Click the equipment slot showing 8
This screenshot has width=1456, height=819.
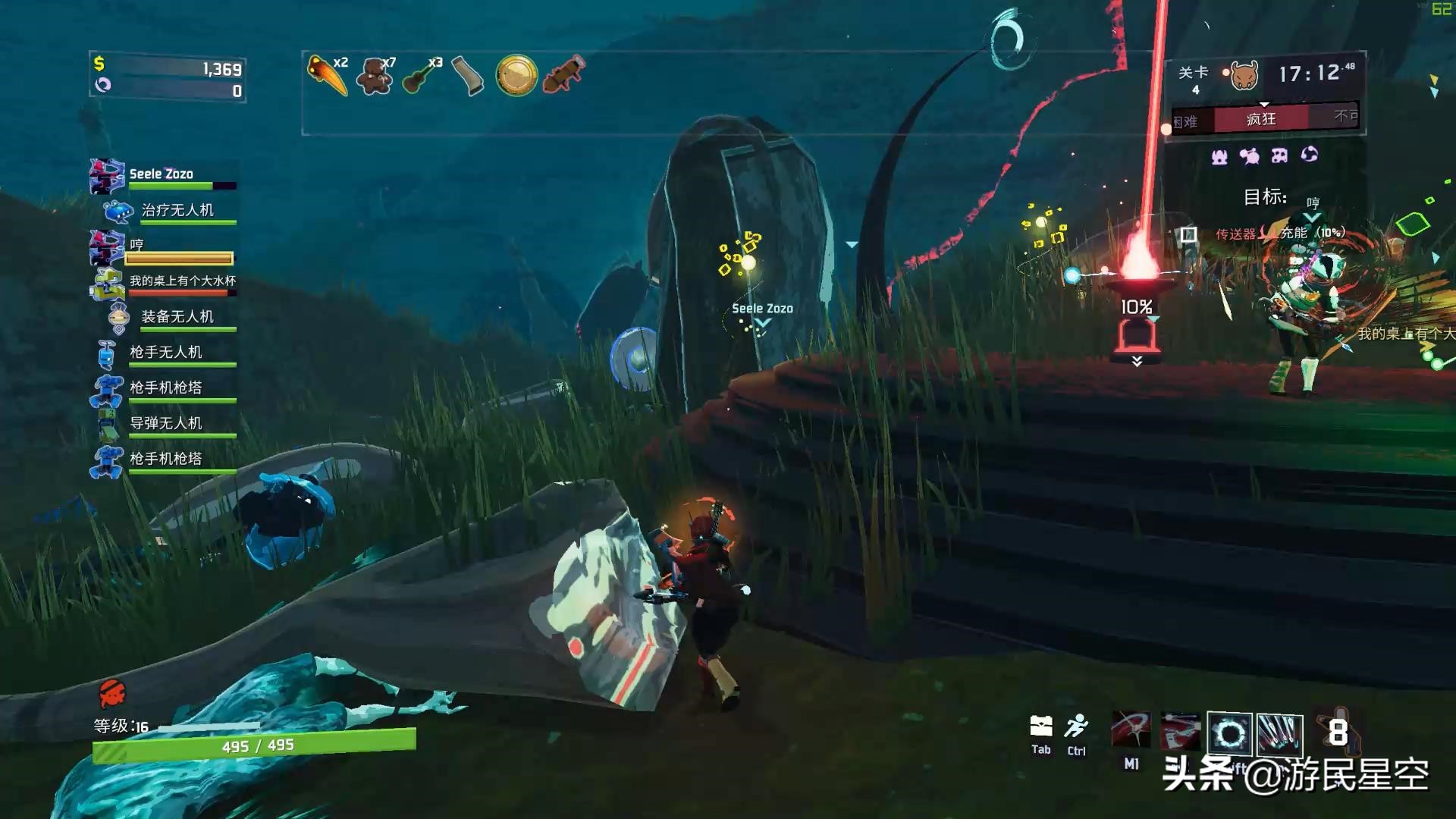point(1337,732)
